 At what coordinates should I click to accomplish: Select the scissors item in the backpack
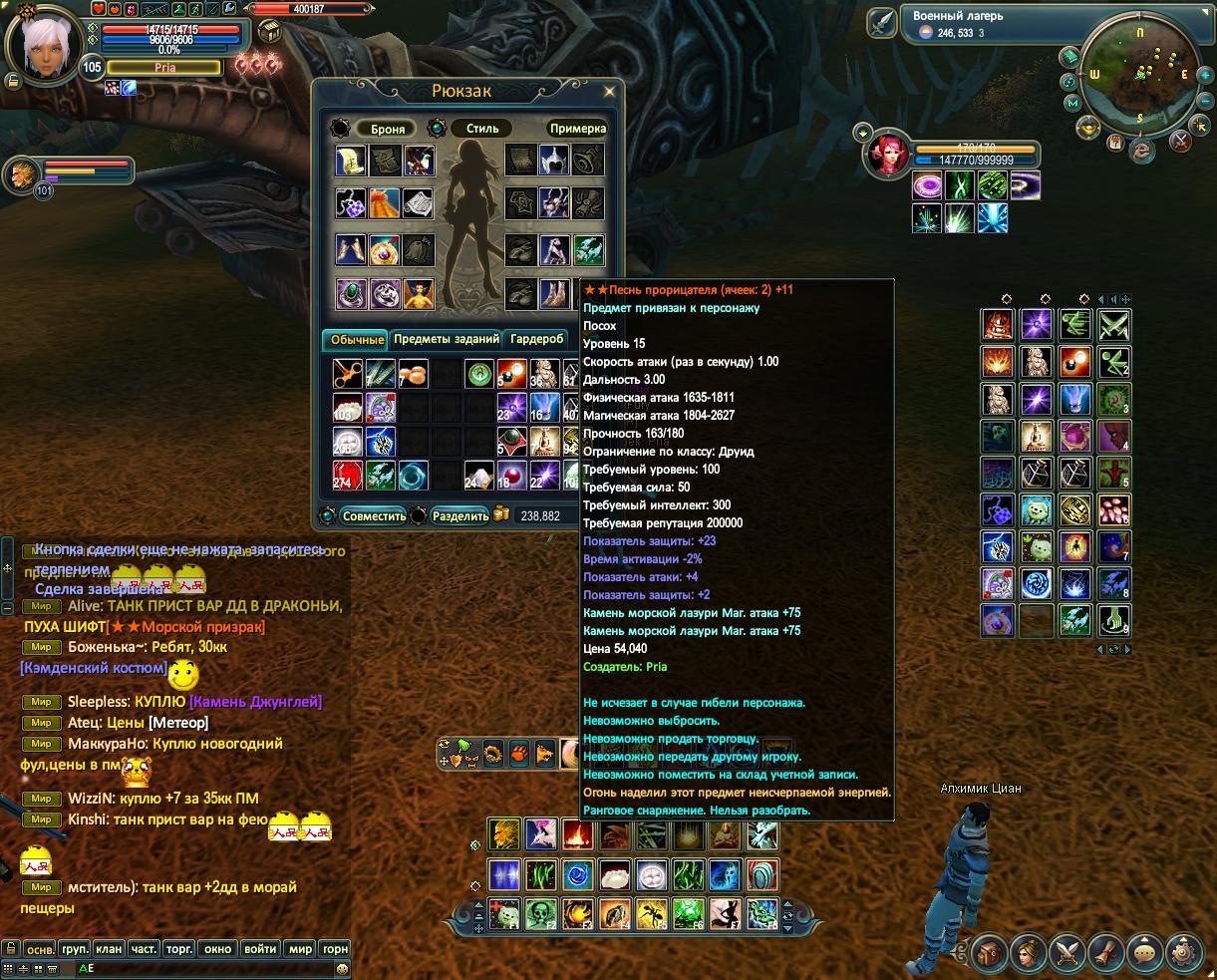tap(348, 374)
